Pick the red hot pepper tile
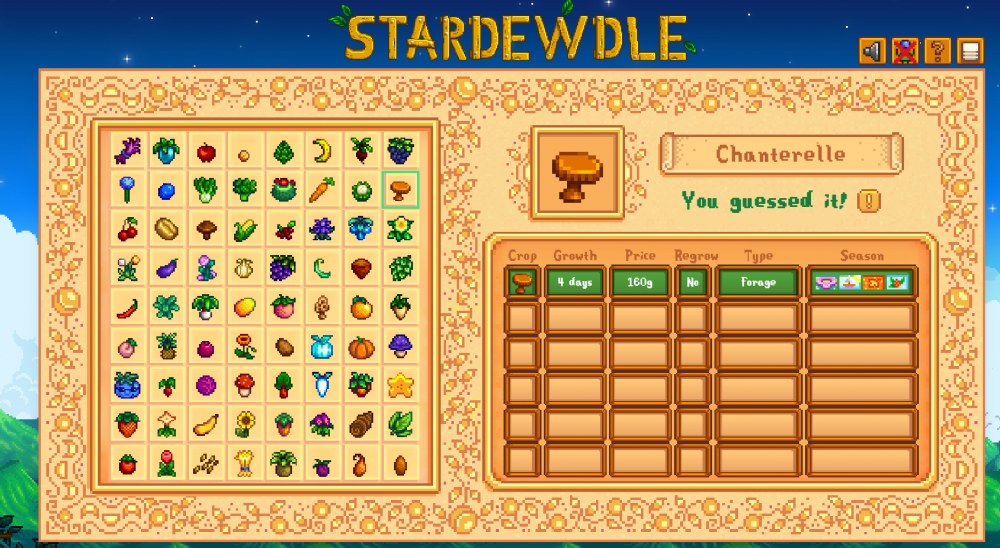Screen dimensions: 1000x548 coord(127,307)
